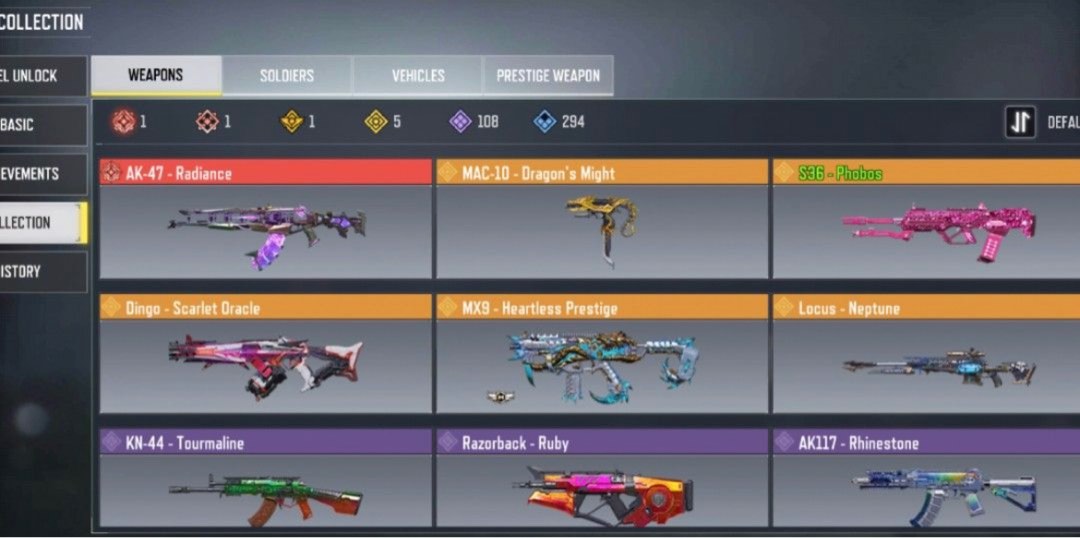
Task: View the AK117 Rhinestone skin
Action: point(926,480)
